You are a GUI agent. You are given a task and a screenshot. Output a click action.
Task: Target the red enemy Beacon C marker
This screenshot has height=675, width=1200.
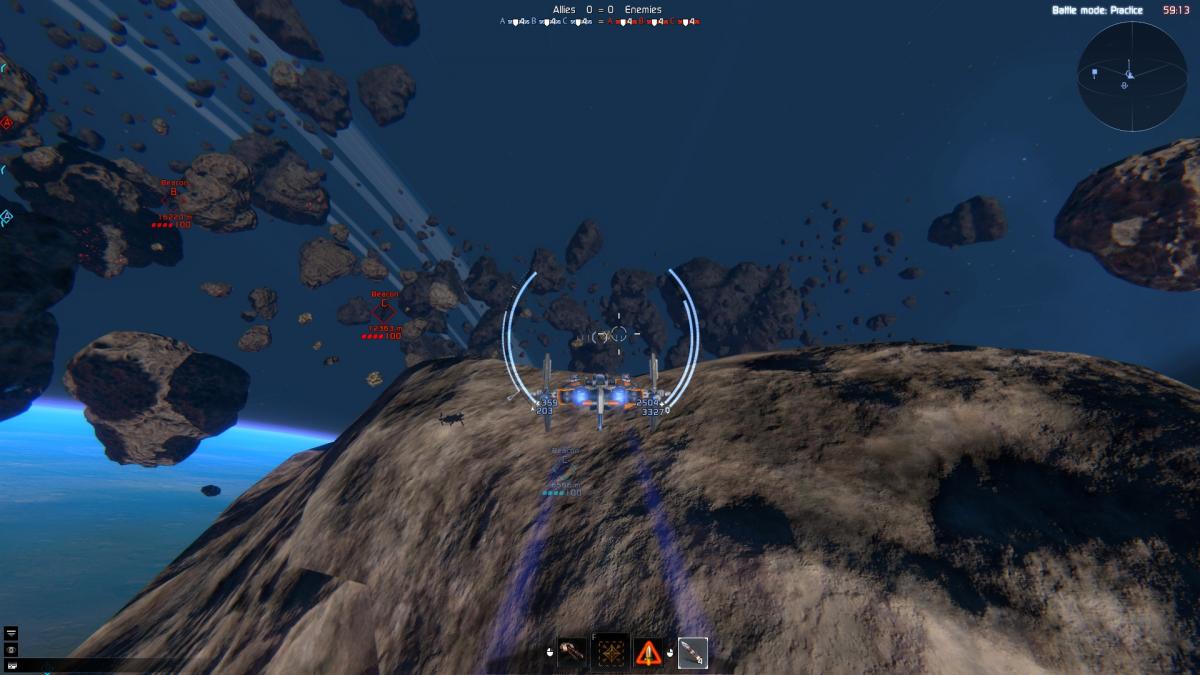point(384,311)
